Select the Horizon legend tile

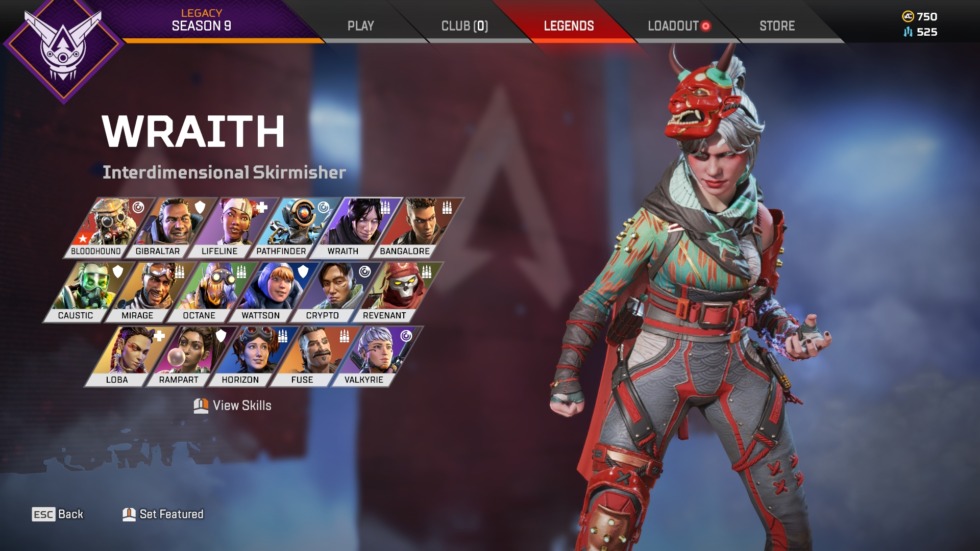click(x=241, y=356)
